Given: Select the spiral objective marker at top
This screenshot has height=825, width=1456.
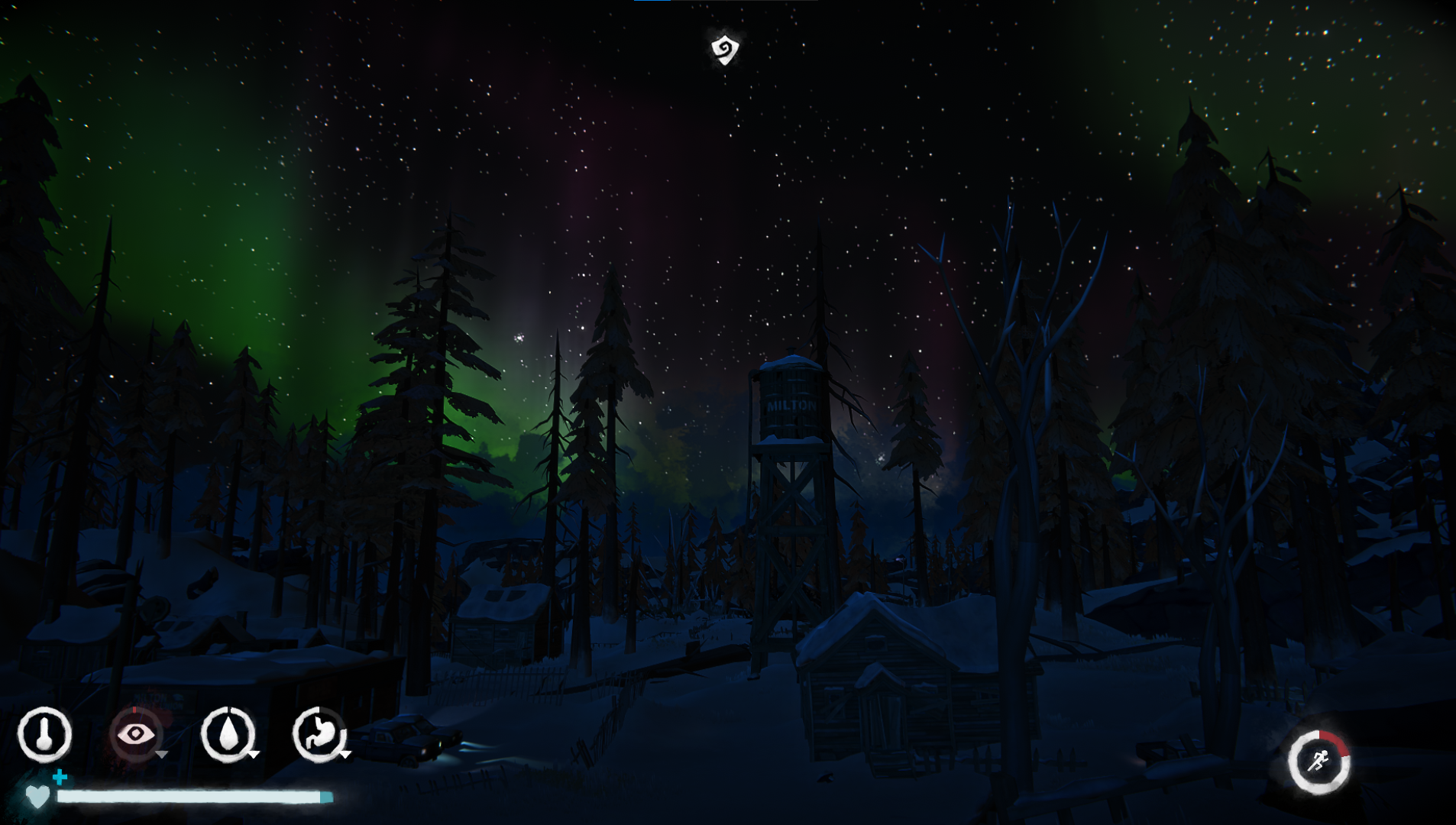Looking at the screenshot, I should click(725, 49).
